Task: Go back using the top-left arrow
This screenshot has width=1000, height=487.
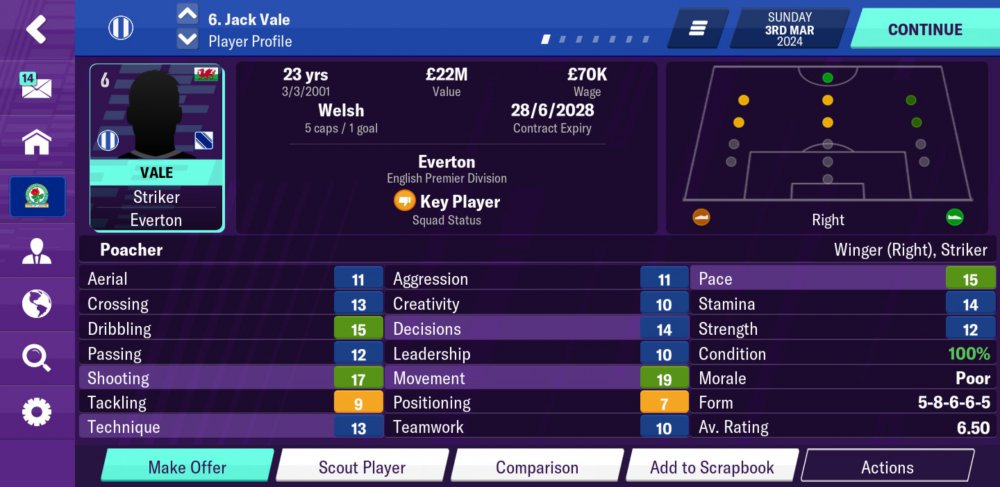Action: (x=36, y=29)
